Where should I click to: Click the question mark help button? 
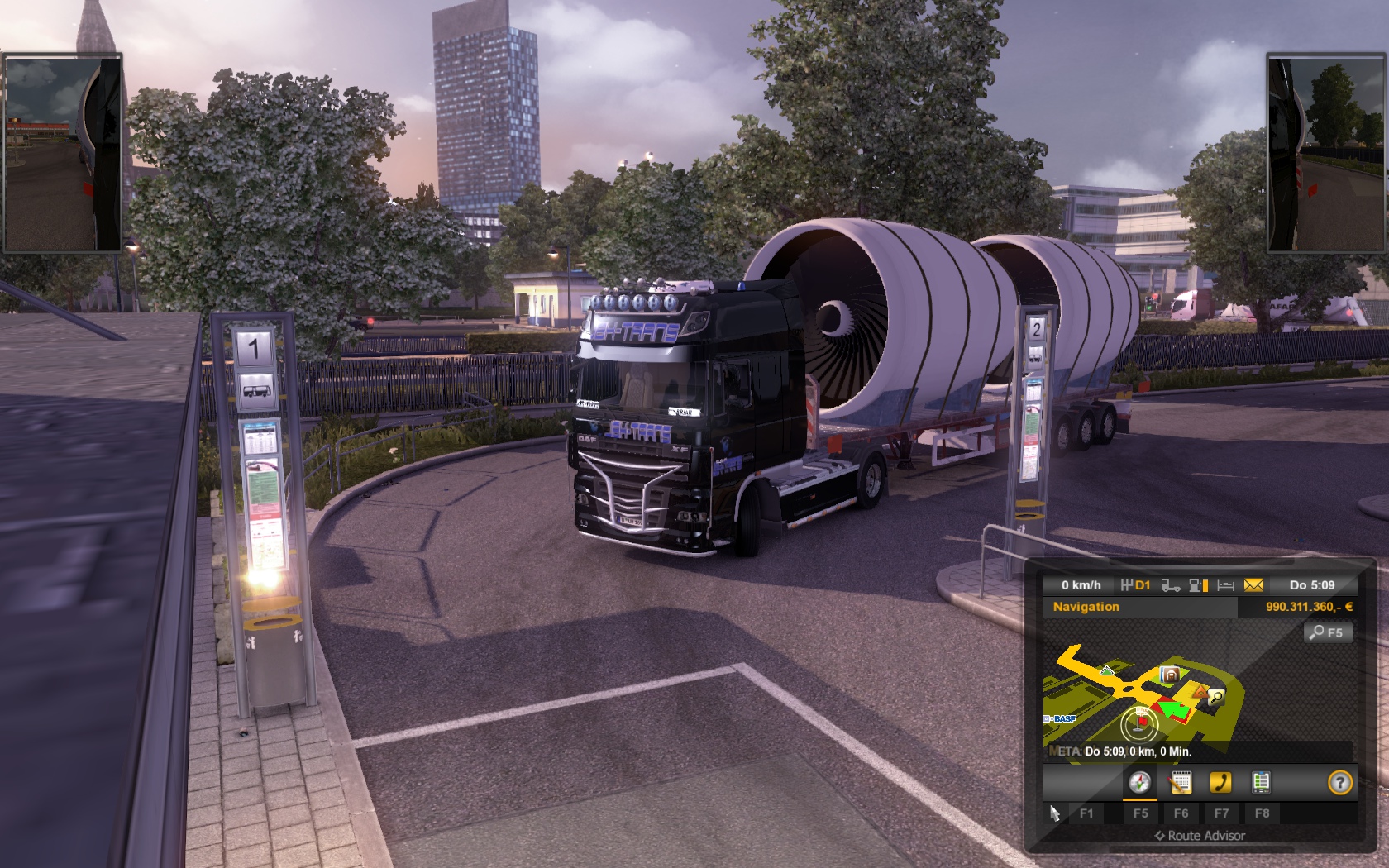pyautogui.click(x=1339, y=782)
